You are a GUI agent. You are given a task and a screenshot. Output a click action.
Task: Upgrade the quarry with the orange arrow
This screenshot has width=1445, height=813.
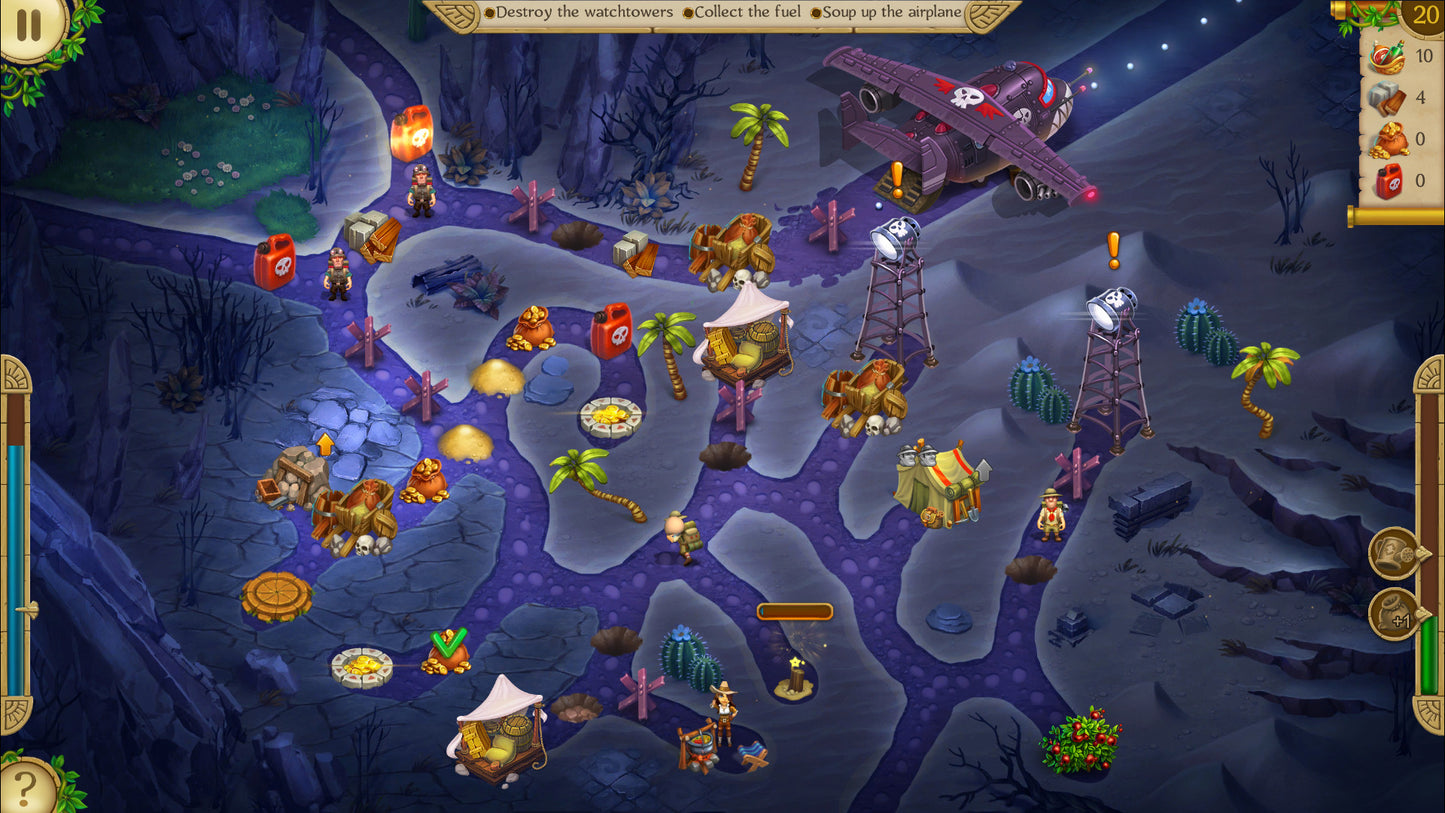296,476
